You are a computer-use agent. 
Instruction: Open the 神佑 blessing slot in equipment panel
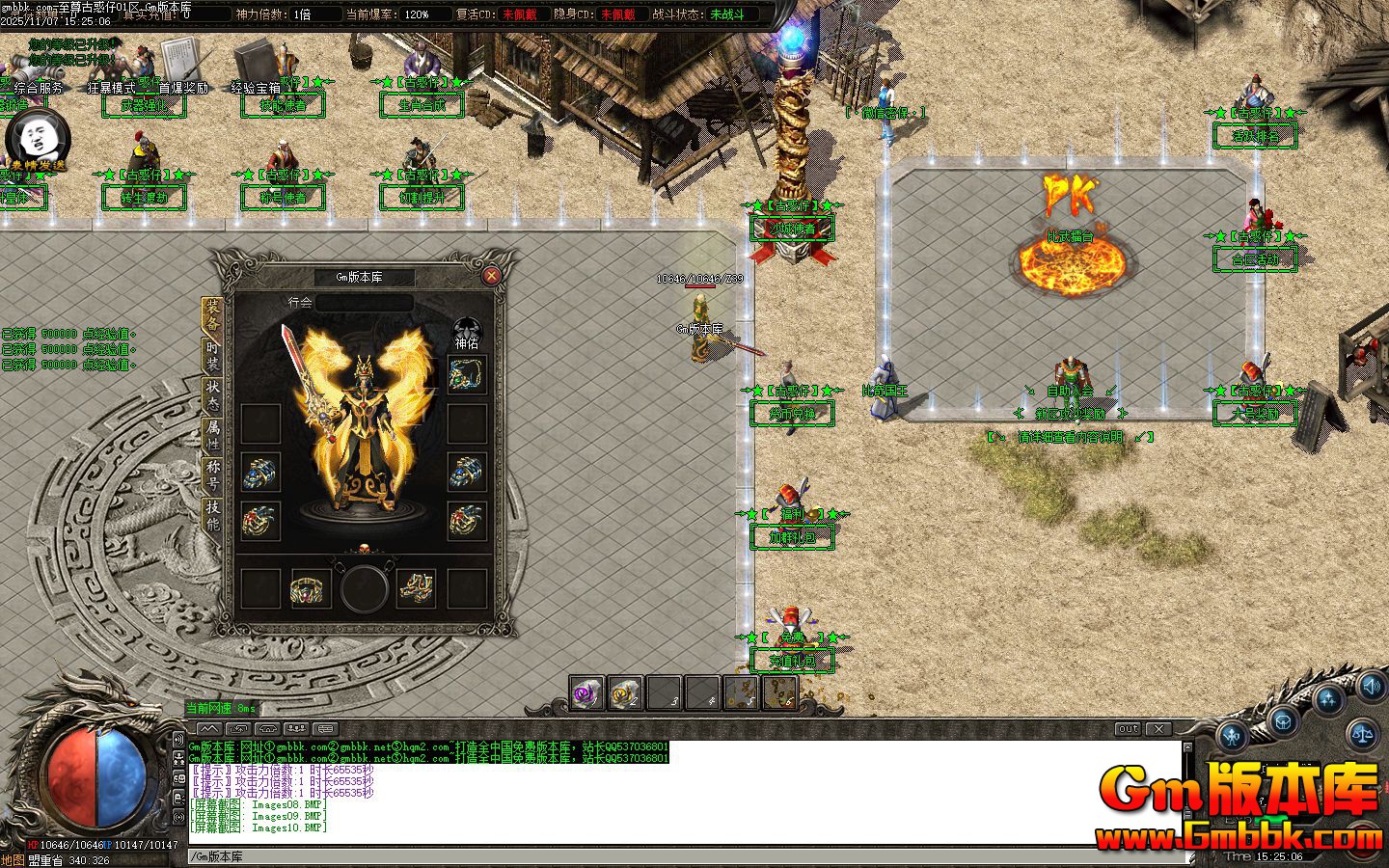coord(465,376)
